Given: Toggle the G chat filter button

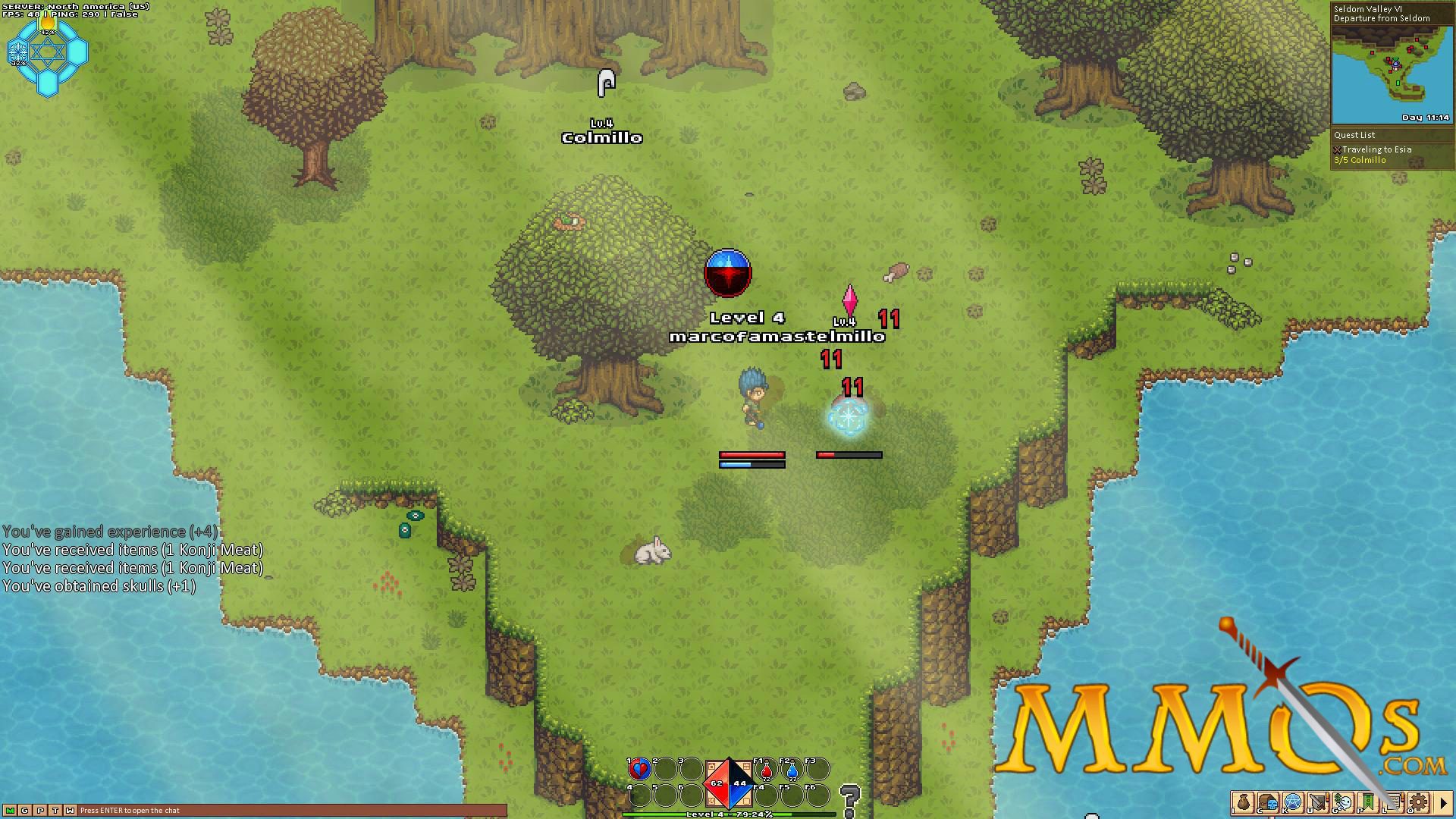Looking at the screenshot, I should (x=25, y=810).
